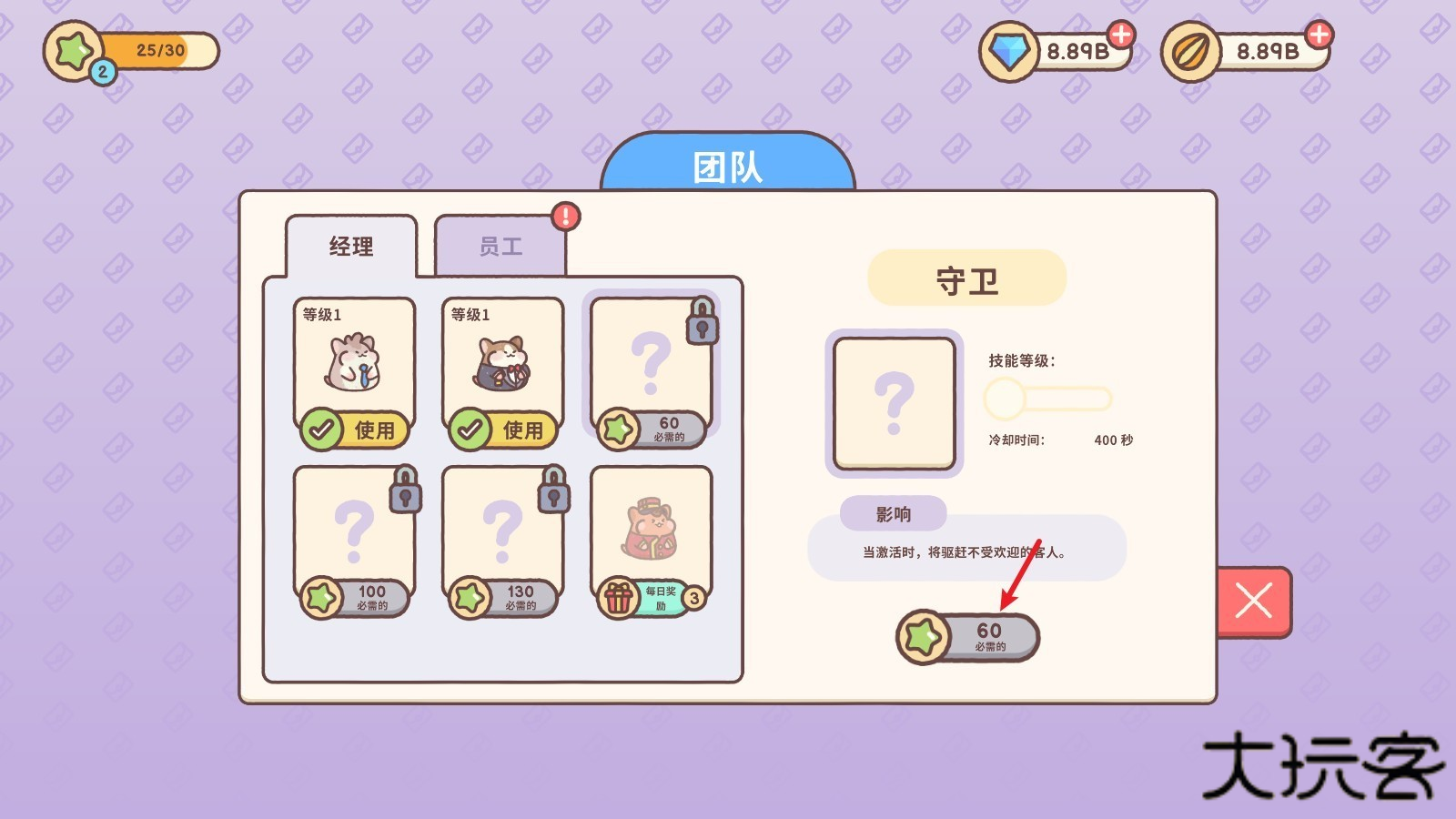Click the red exclamation alert on 员工 tab
This screenshot has height=819, width=1456.
pos(565,216)
